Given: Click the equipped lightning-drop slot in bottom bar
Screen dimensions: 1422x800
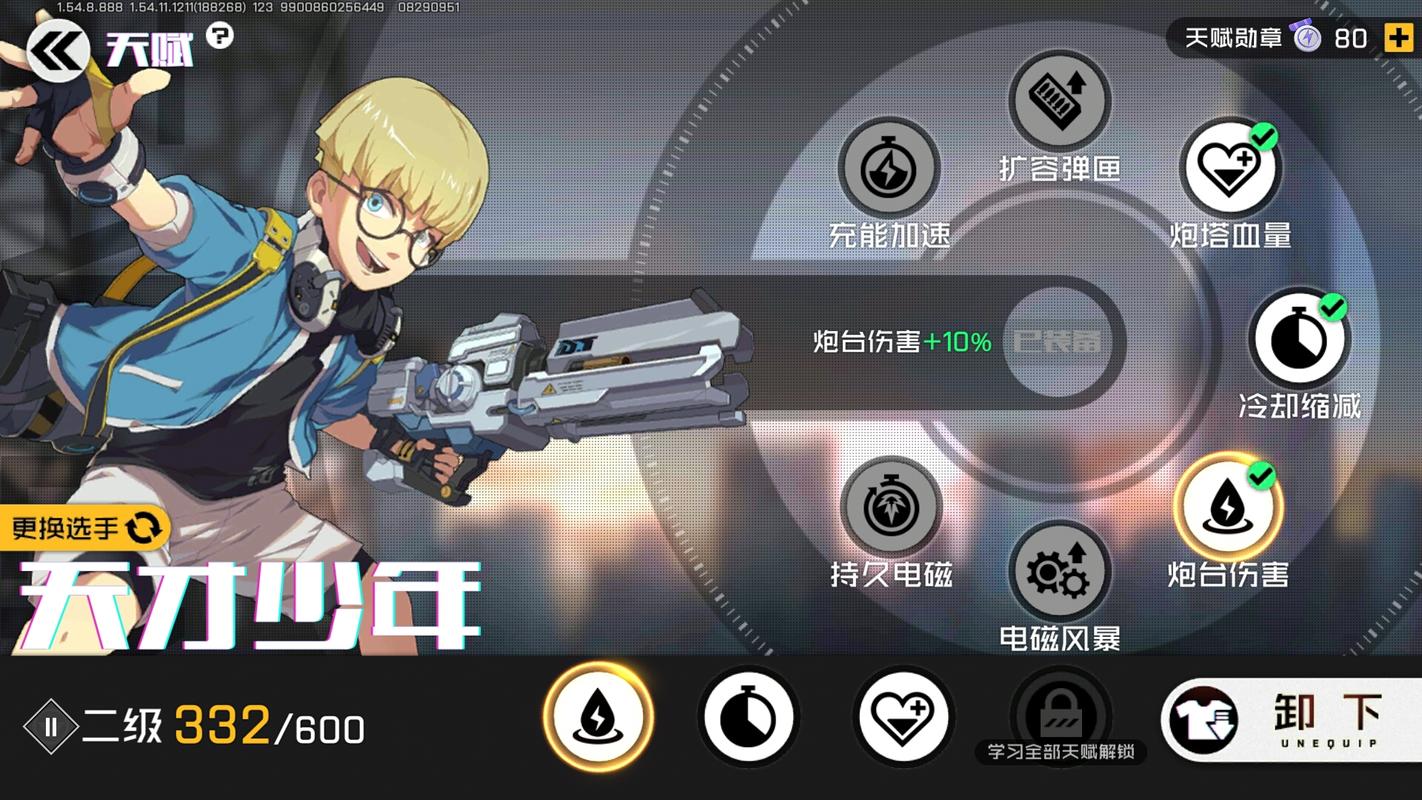Looking at the screenshot, I should tap(597, 717).
